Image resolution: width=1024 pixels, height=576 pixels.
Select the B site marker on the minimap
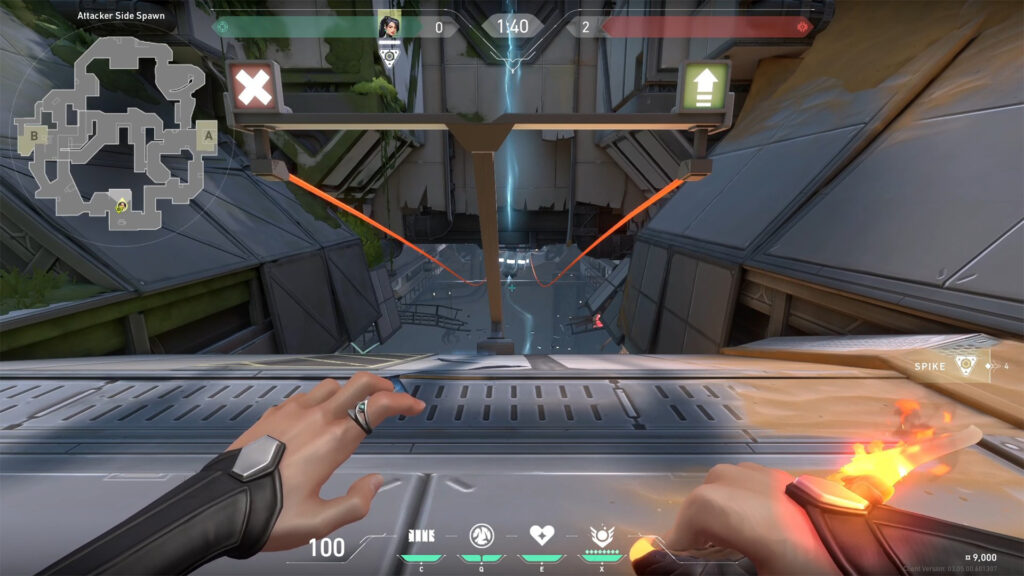coord(35,135)
